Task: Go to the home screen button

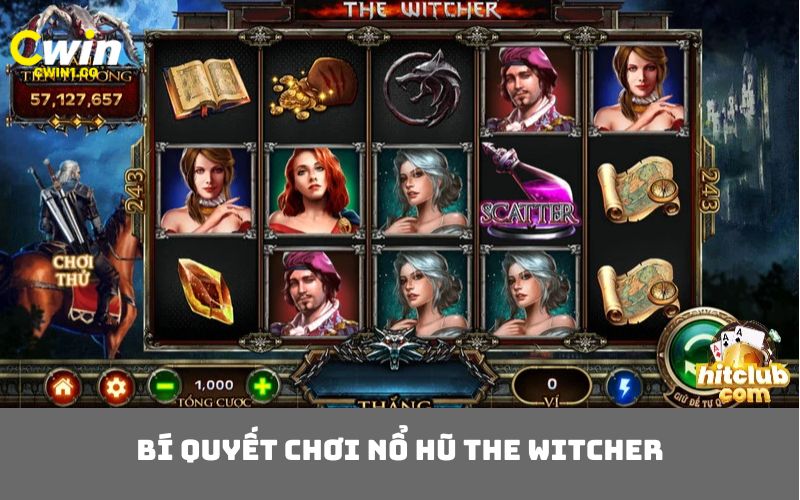Action: 62,386
